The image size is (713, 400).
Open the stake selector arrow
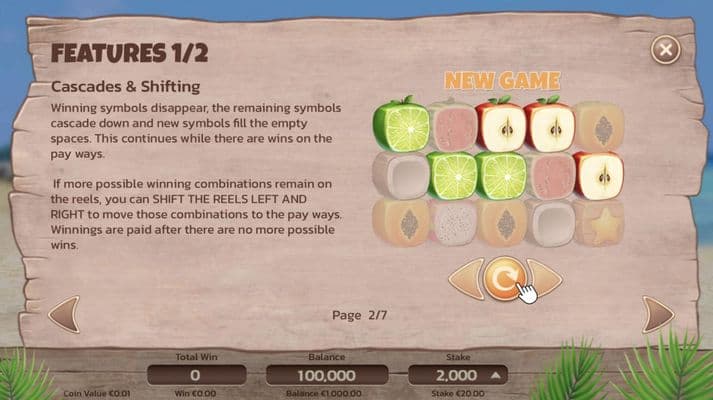point(496,375)
